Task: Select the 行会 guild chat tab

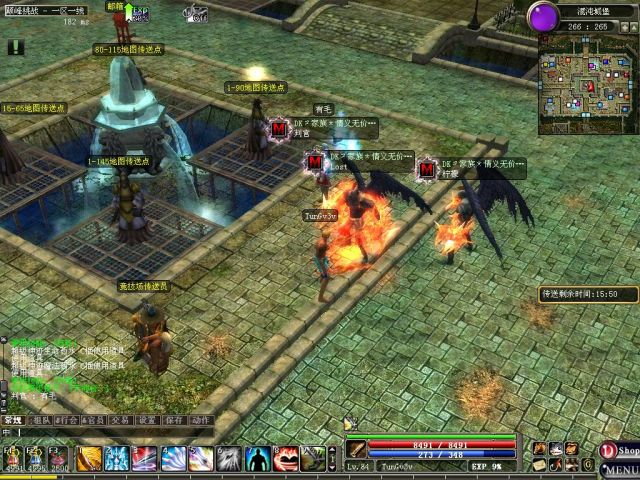Action: click(68, 420)
